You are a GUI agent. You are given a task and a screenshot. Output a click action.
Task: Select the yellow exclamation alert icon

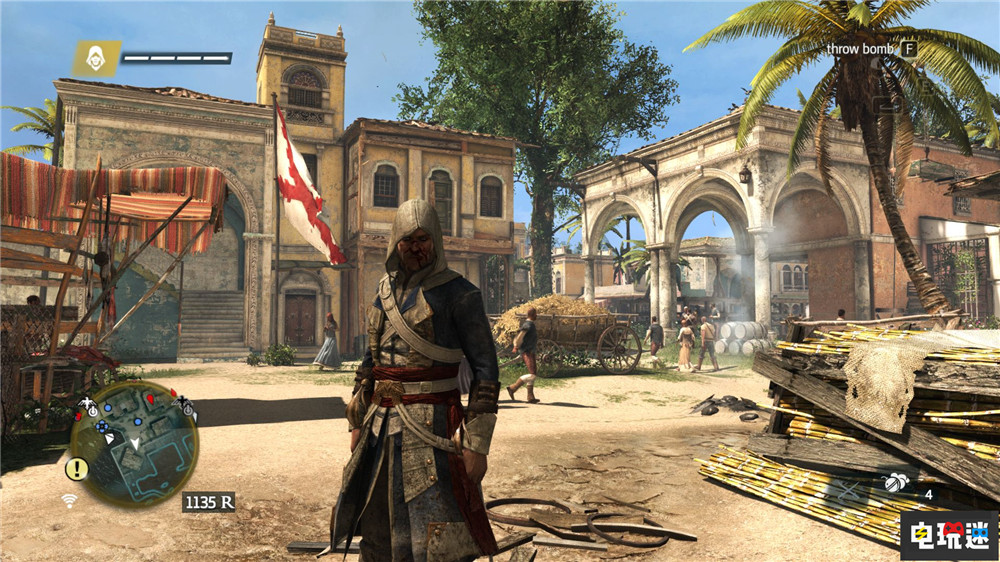pyautogui.click(x=77, y=468)
